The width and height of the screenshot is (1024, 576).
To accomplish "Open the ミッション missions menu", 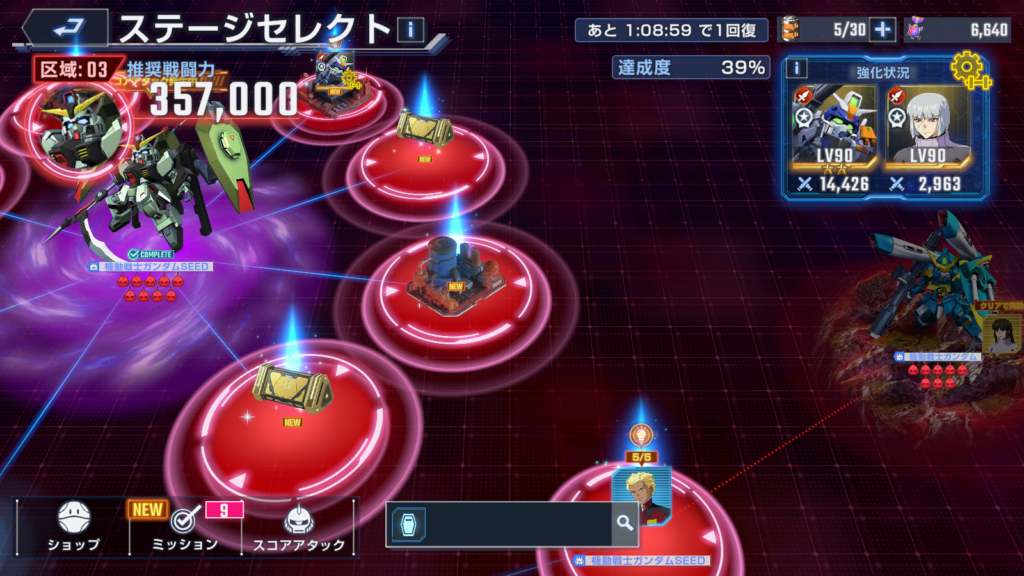I will (x=184, y=526).
